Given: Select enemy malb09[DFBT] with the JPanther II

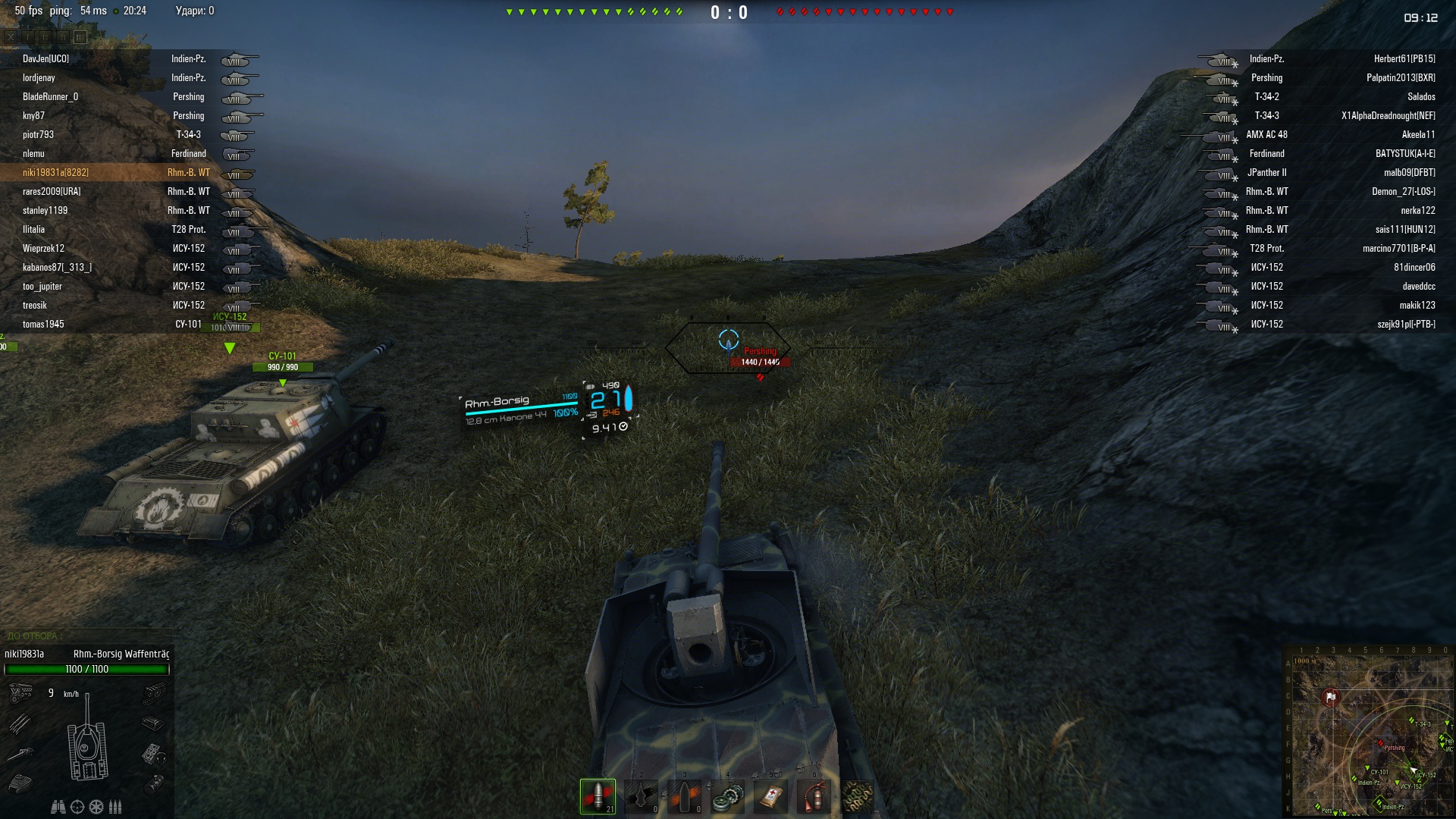Looking at the screenshot, I should tap(1409, 173).
